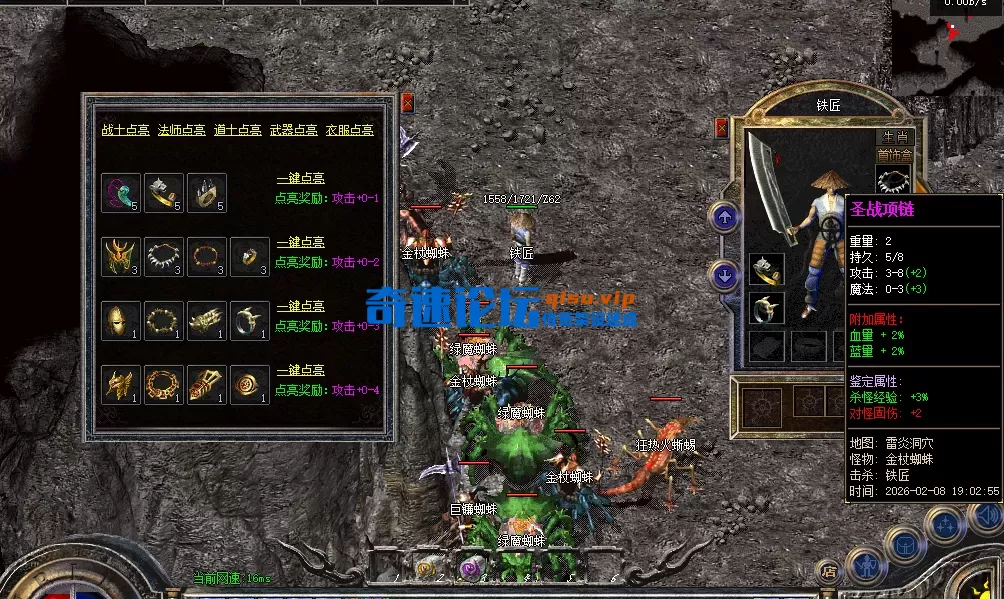Click 一键点亮 for the 攻击+0-2 reward

[x=300, y=243]
